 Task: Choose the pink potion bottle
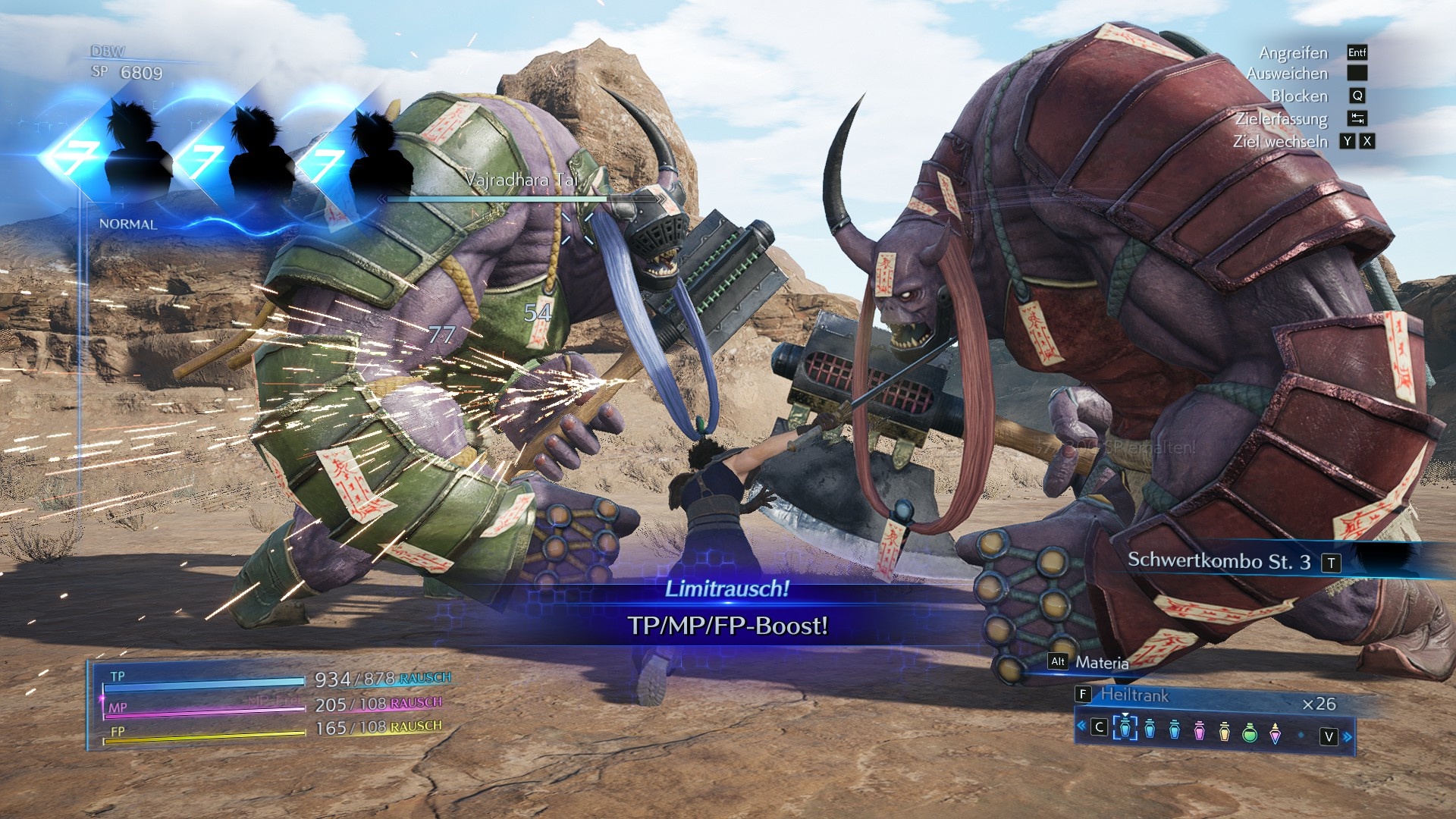pos(1199,731)
